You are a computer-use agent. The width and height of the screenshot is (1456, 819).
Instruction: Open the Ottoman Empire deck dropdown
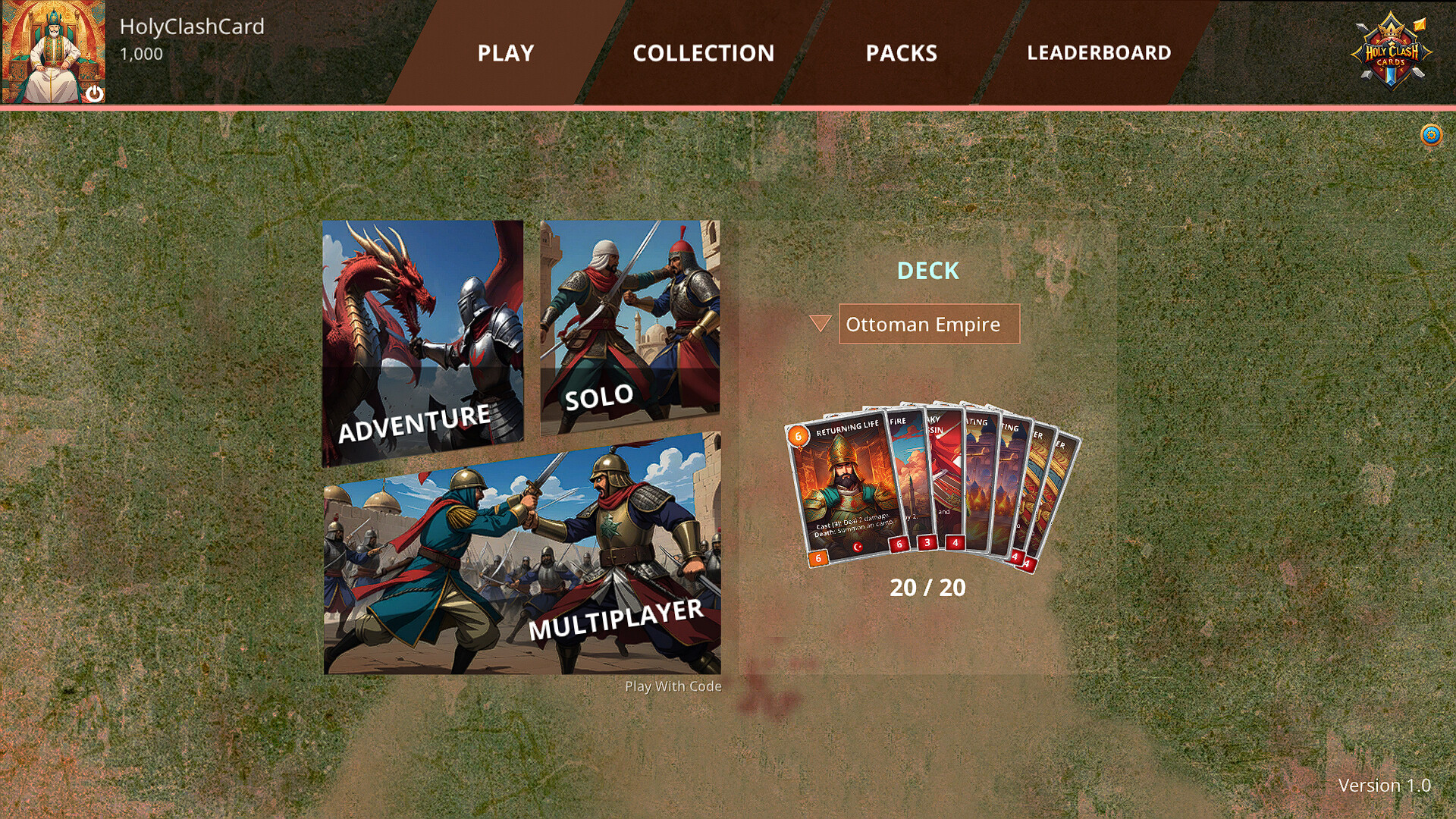coord(928,325)
